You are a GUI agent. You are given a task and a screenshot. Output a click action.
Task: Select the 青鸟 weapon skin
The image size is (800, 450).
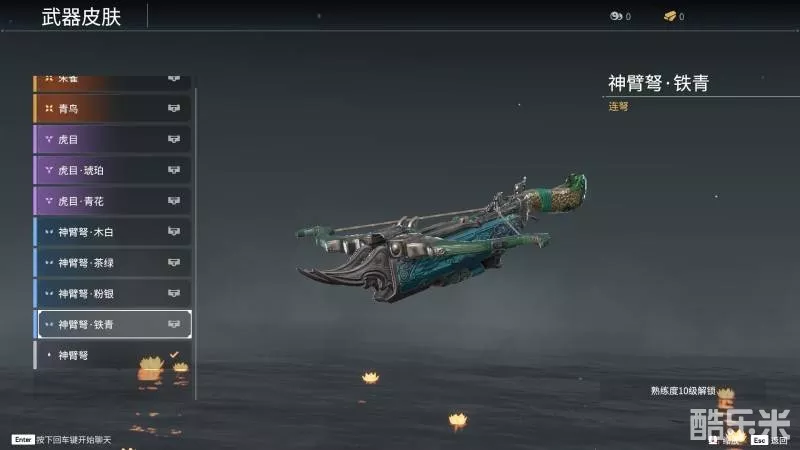(112, 108)
